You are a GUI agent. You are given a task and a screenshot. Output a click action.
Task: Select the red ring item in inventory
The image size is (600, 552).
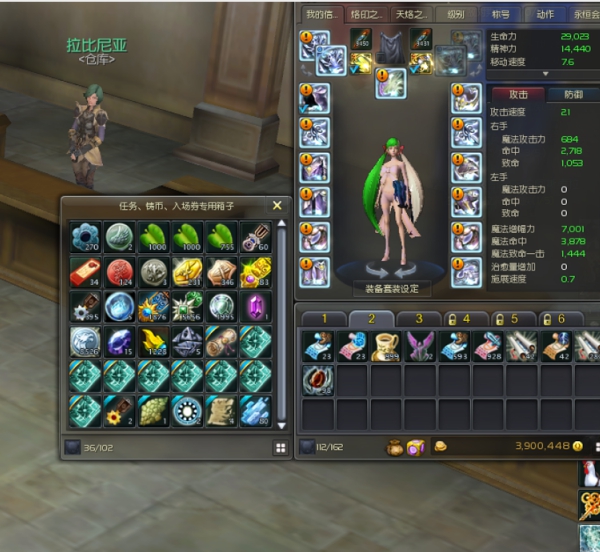pyautogui.click(x=318, y=380)
